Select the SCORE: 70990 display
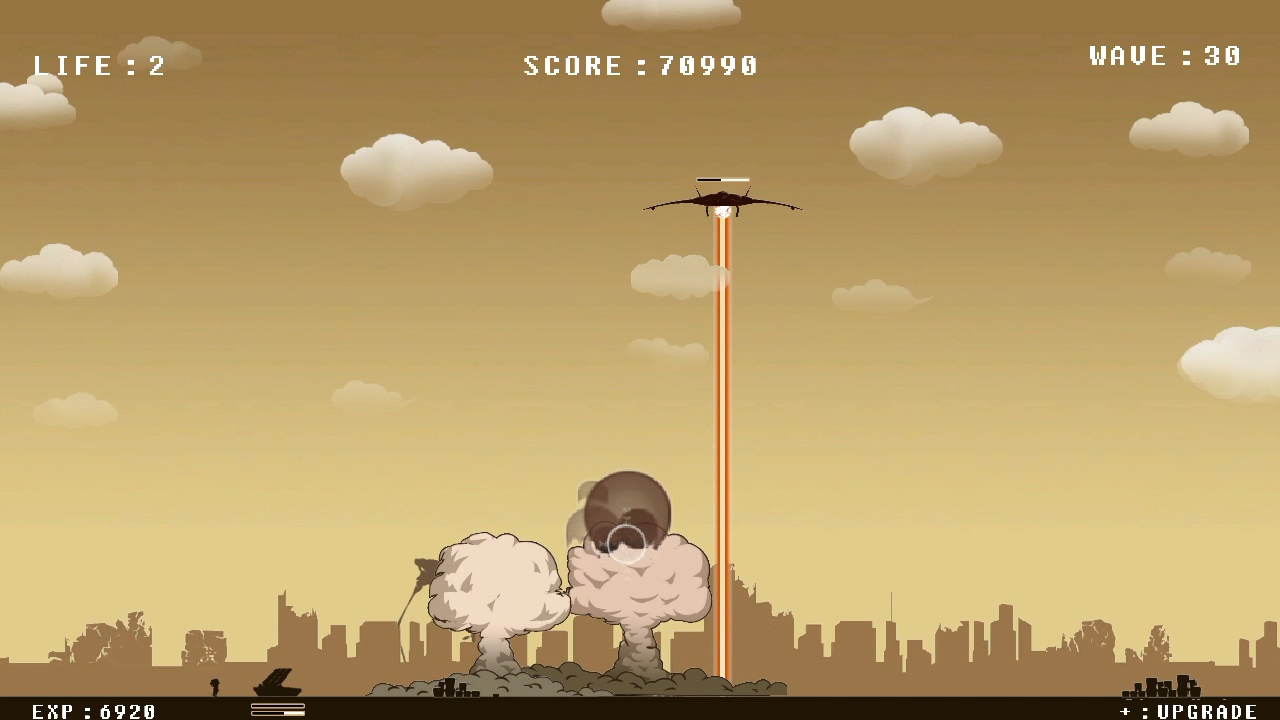 [x=638, y=65]
